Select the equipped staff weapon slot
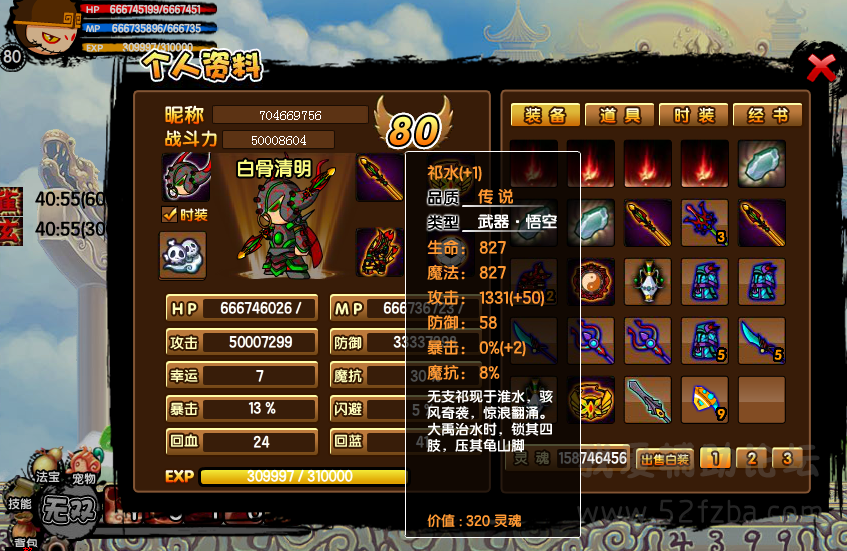 click(x=381, y=177)
